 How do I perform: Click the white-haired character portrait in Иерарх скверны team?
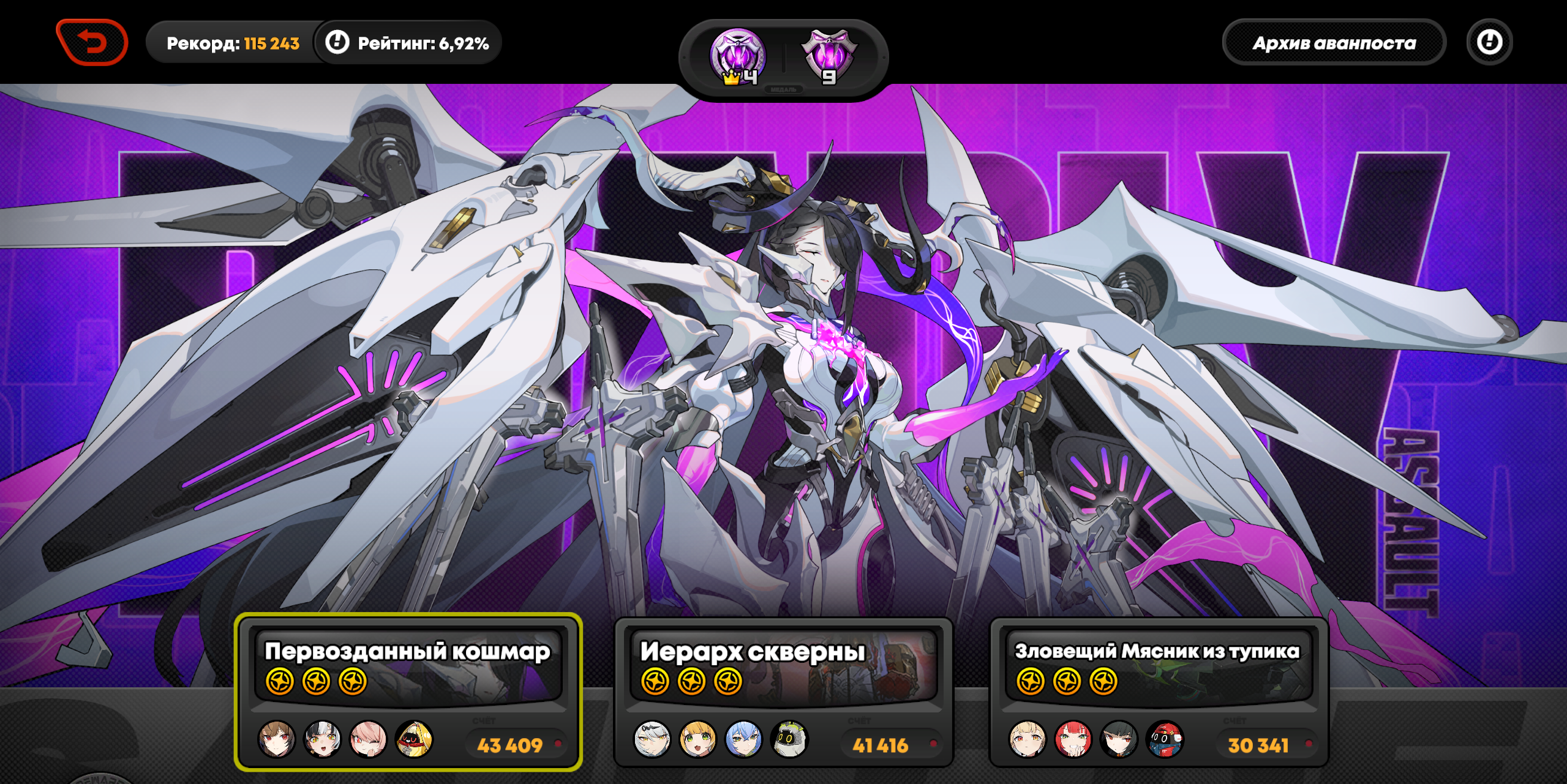652,739
